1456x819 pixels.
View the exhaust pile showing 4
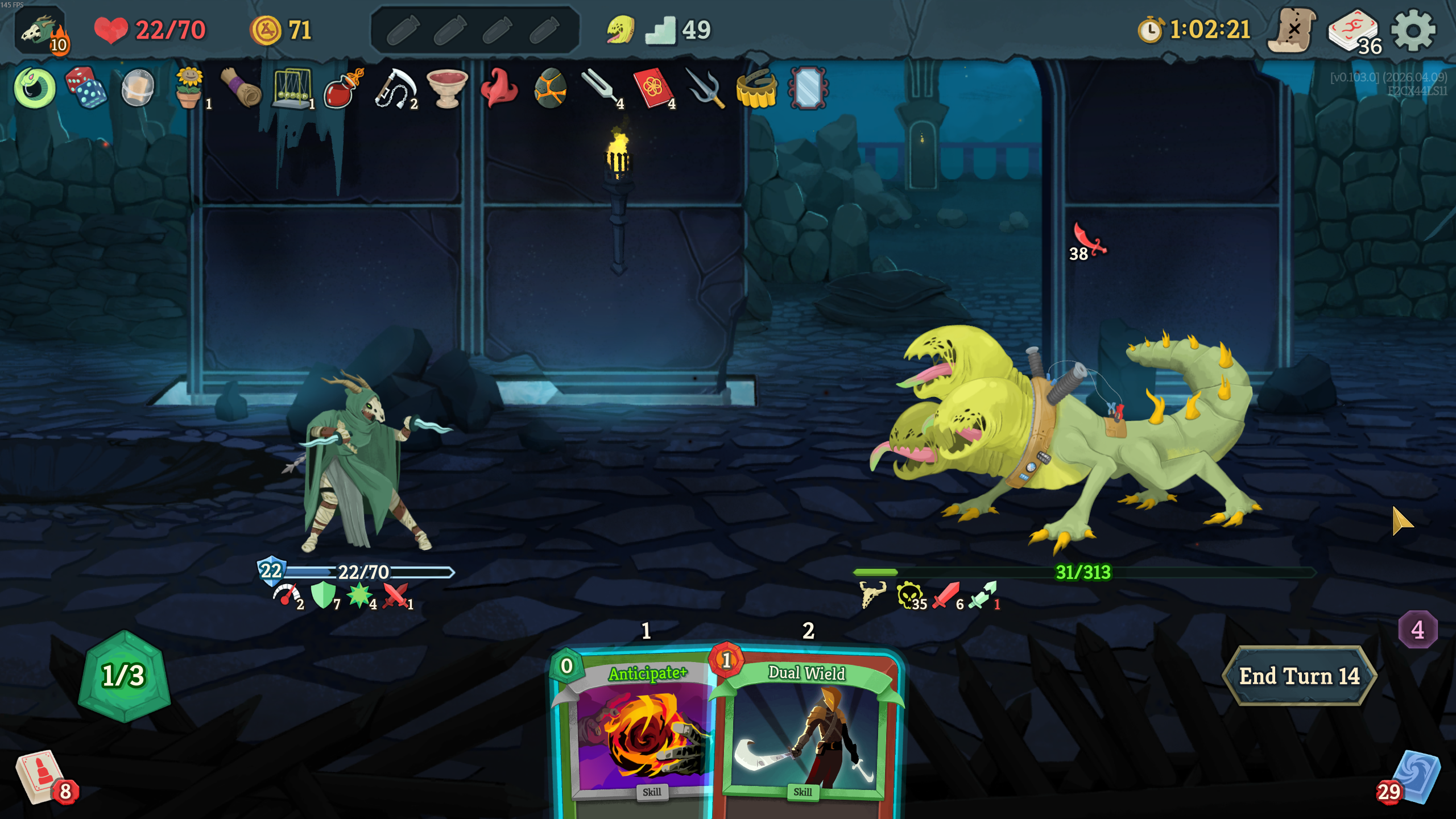(1417, 630)
